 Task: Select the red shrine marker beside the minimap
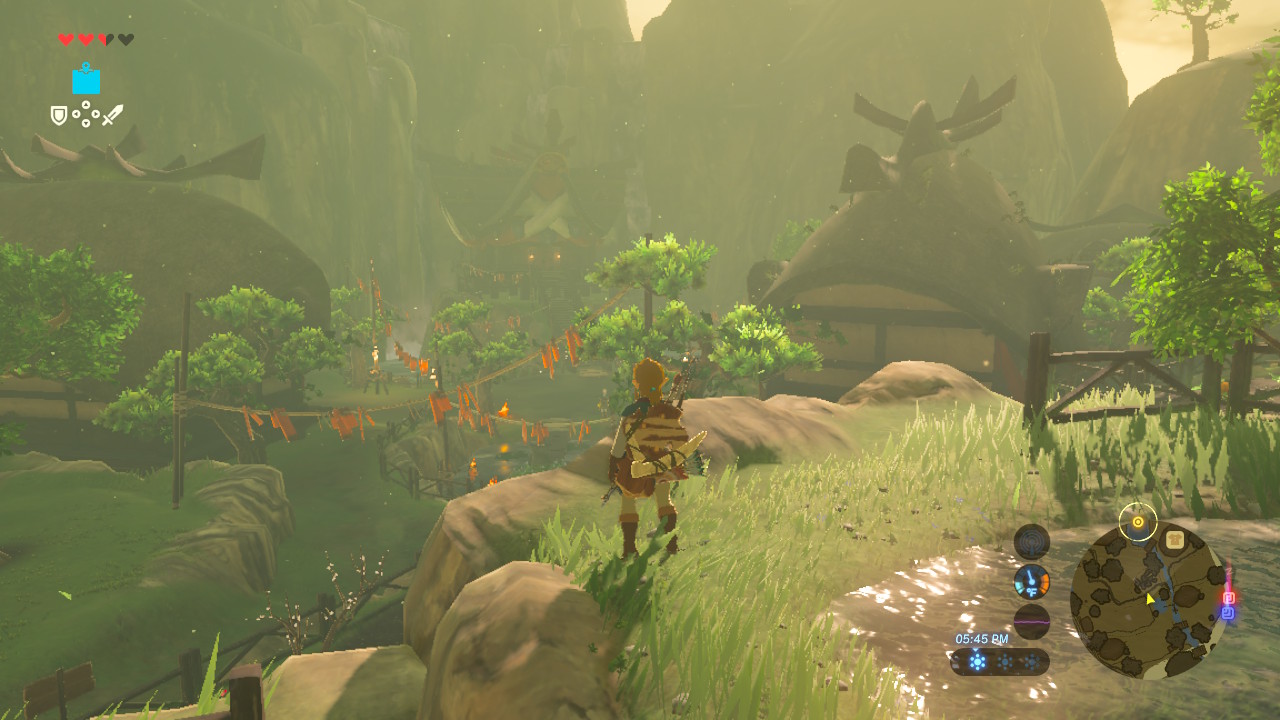tap(1229, 597)
